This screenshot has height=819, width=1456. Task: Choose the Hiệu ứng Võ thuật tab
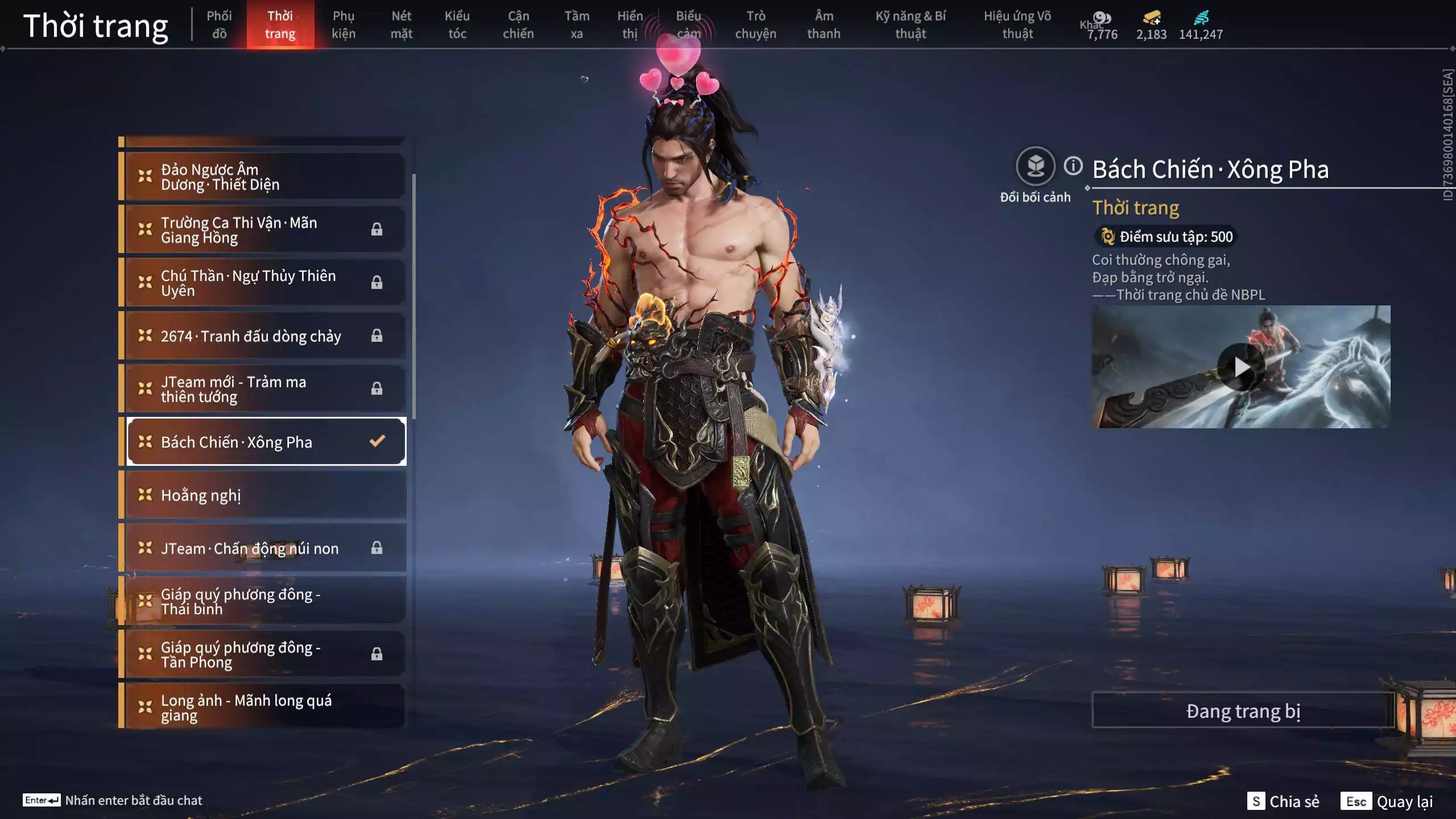pyautogui.click(x=1017, y=24)
